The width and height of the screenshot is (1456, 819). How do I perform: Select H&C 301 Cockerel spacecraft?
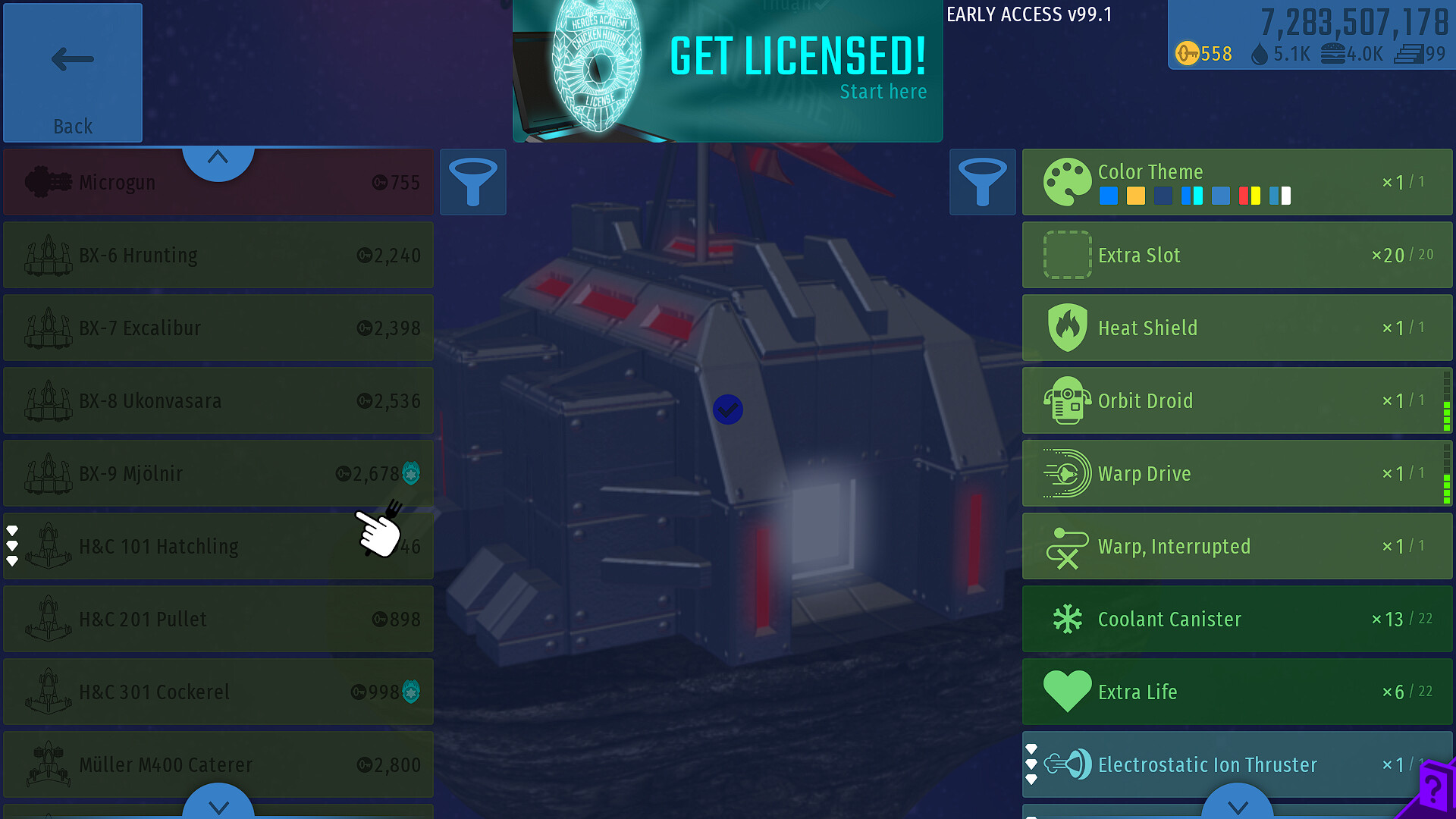tap(218, 692)
